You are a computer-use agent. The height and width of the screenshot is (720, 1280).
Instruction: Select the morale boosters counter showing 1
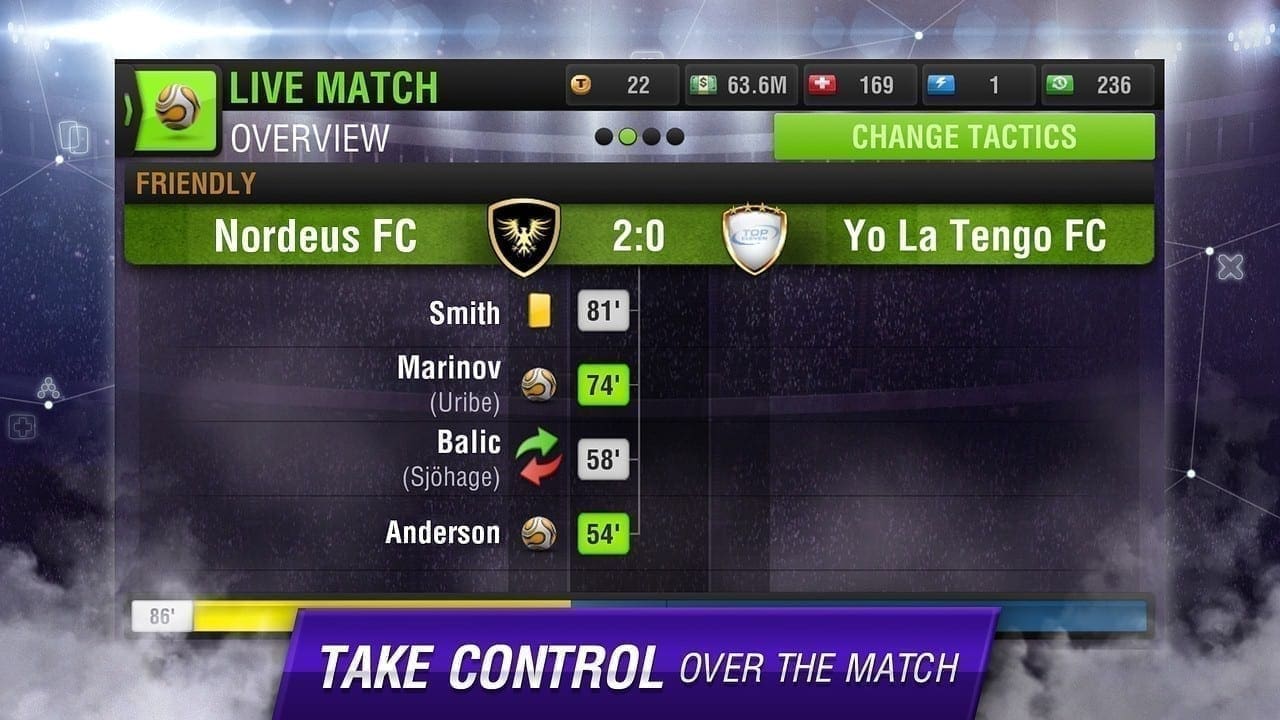click(x=977, y=86)
